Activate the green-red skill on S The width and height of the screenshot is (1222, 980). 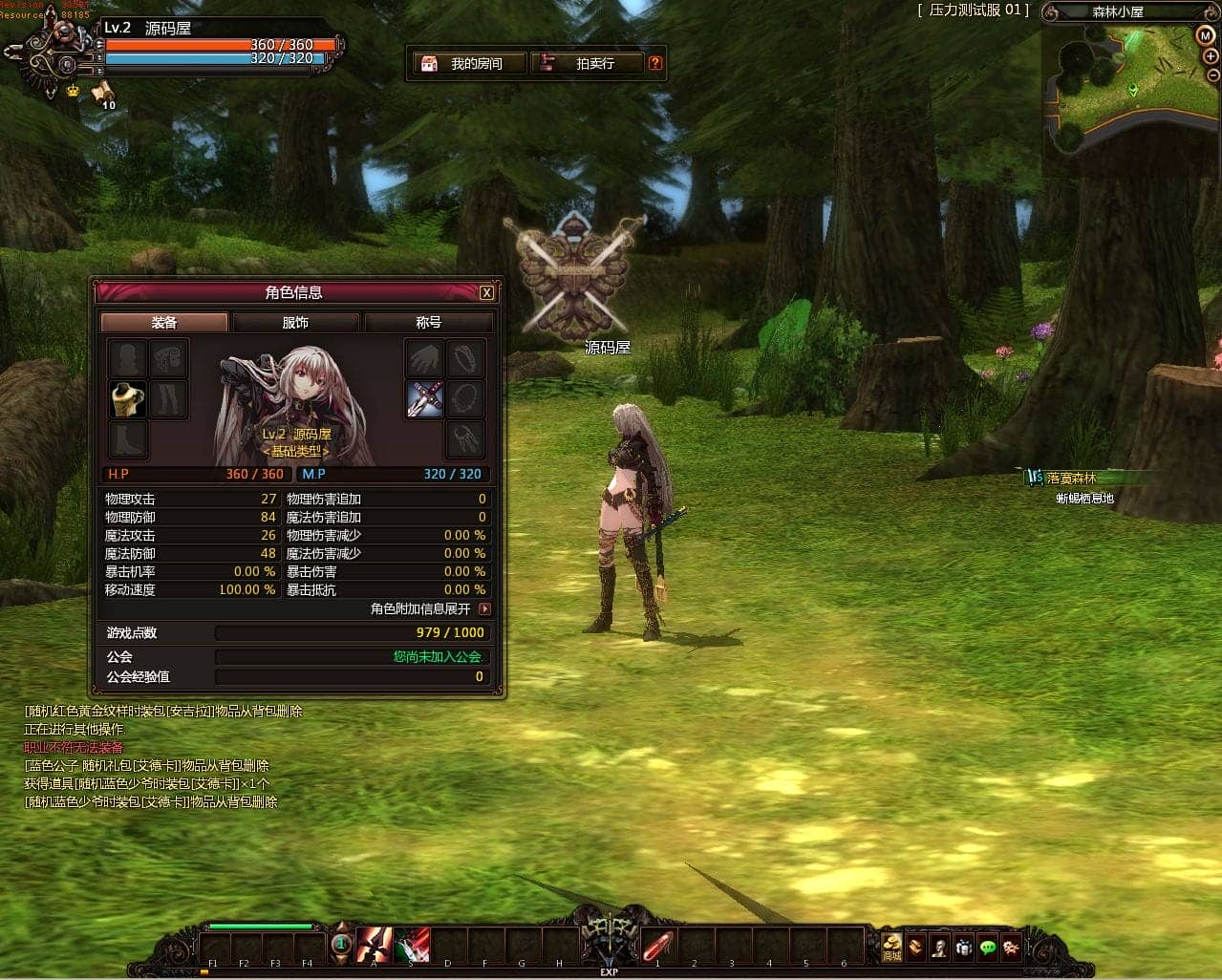[x=411, y=945]
